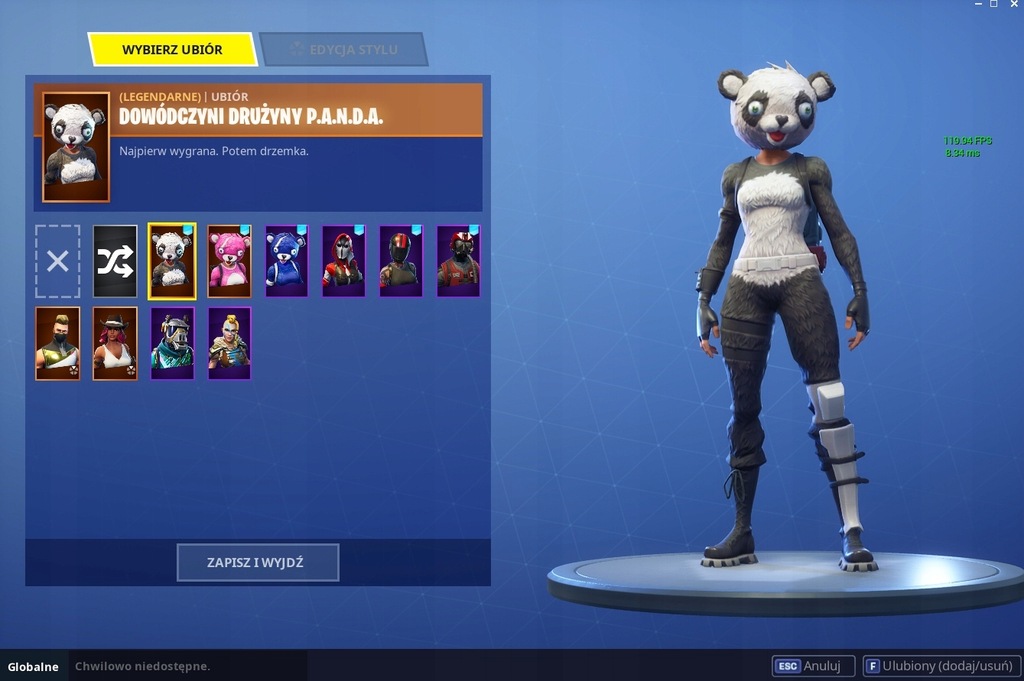Choose the blue bear outfit
1024x681 pixels.
pos(287,261)
